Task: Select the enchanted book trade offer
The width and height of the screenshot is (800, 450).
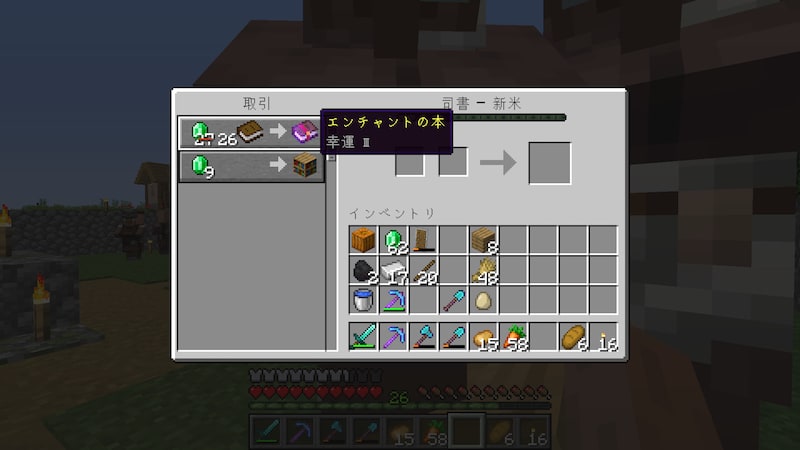Action: 250,133
